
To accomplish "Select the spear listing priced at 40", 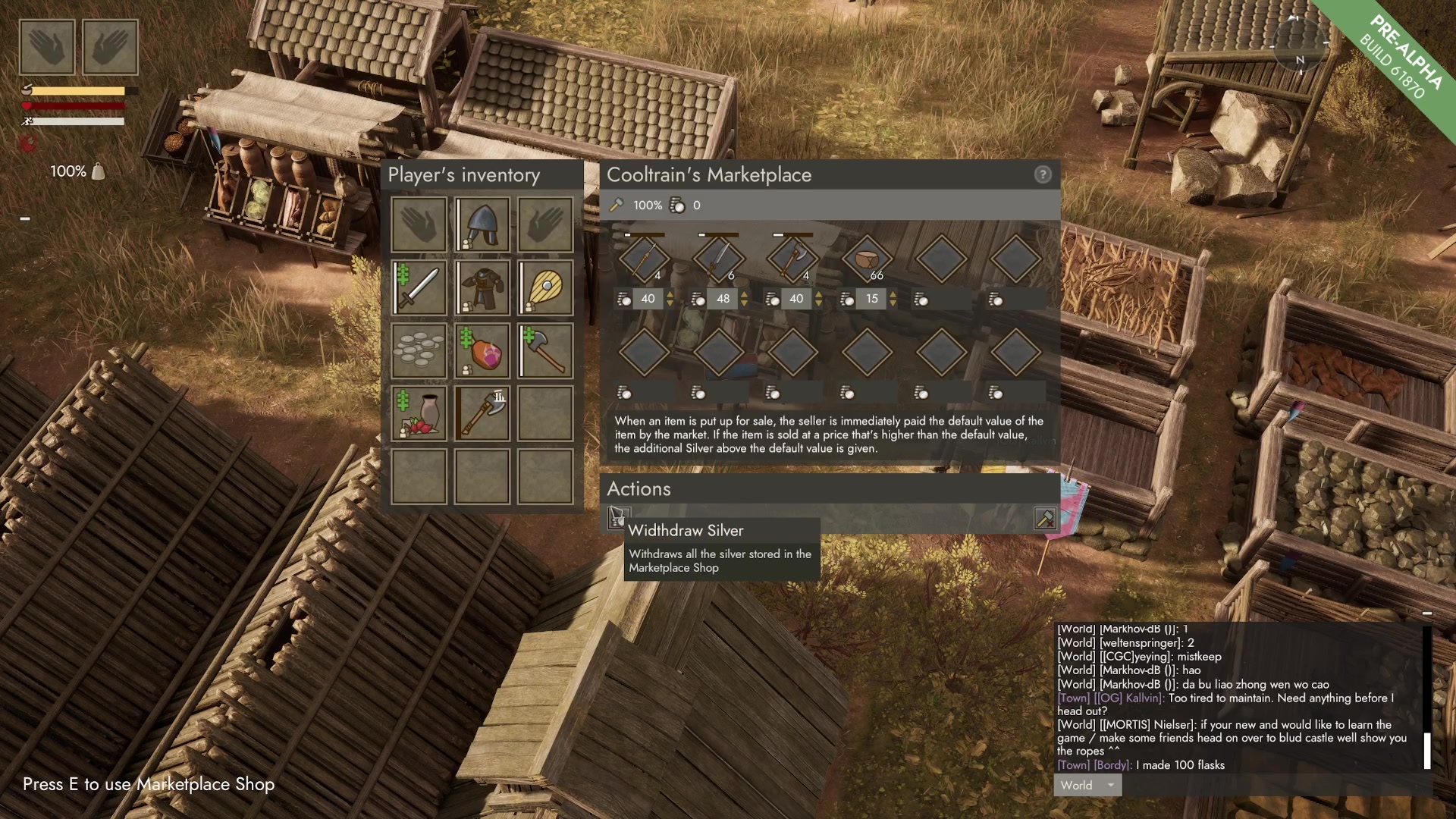I will (644, 259).
